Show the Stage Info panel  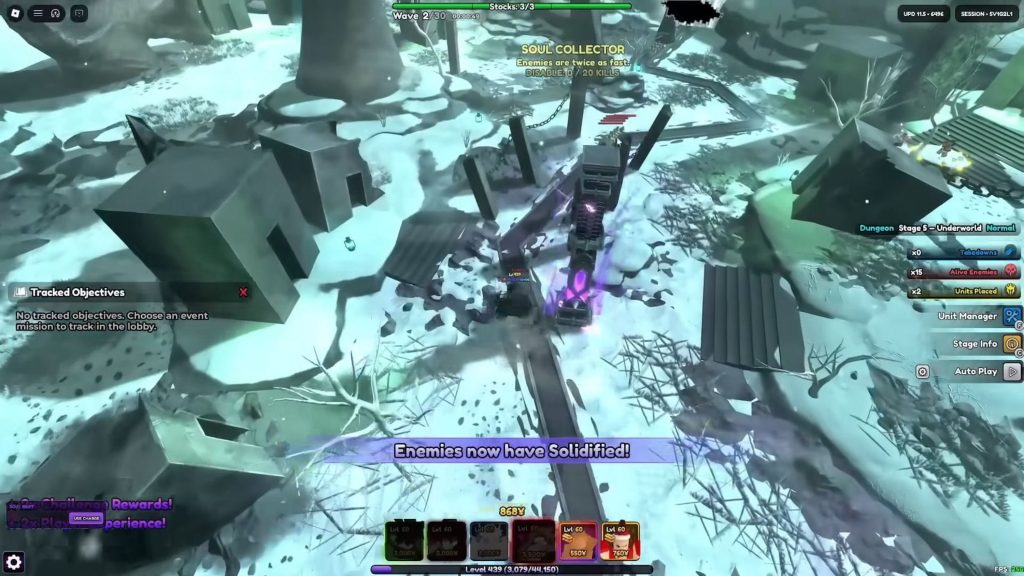tap(1012, 344)
